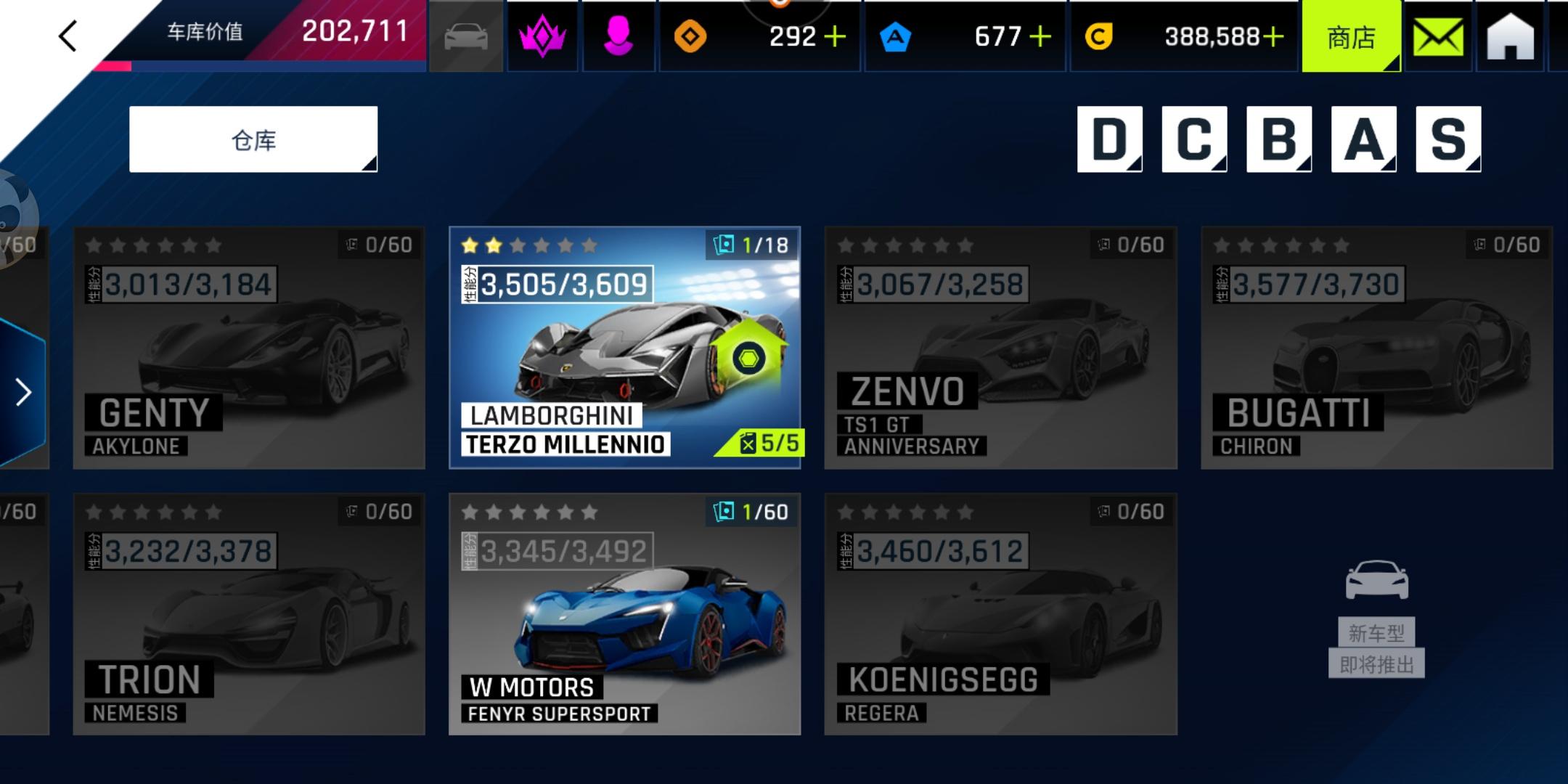1568x784 pixels.
Task: Return to the home screen
Action: (1510, 37)
